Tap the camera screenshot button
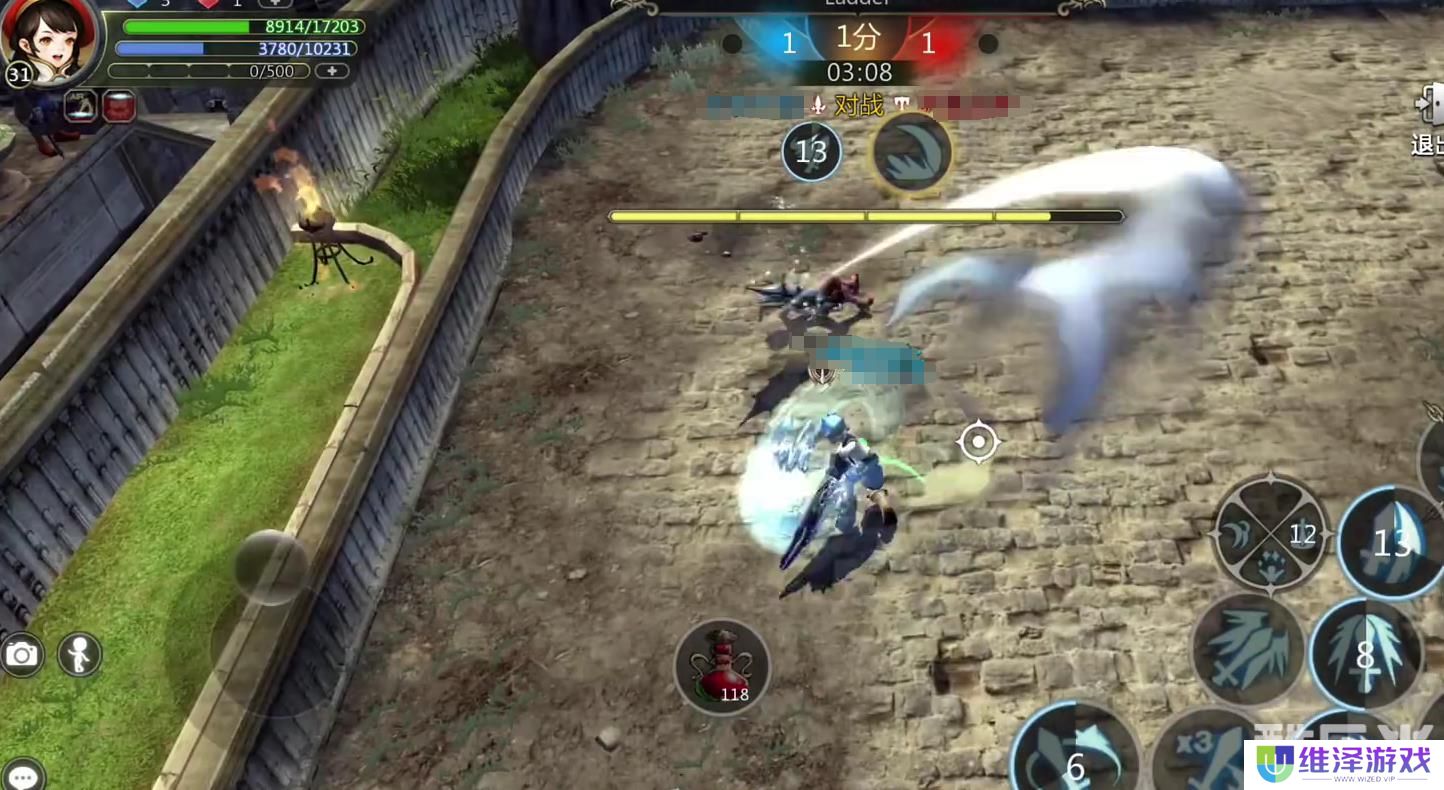The image size is (1444, 790). [x=21, y=654]
